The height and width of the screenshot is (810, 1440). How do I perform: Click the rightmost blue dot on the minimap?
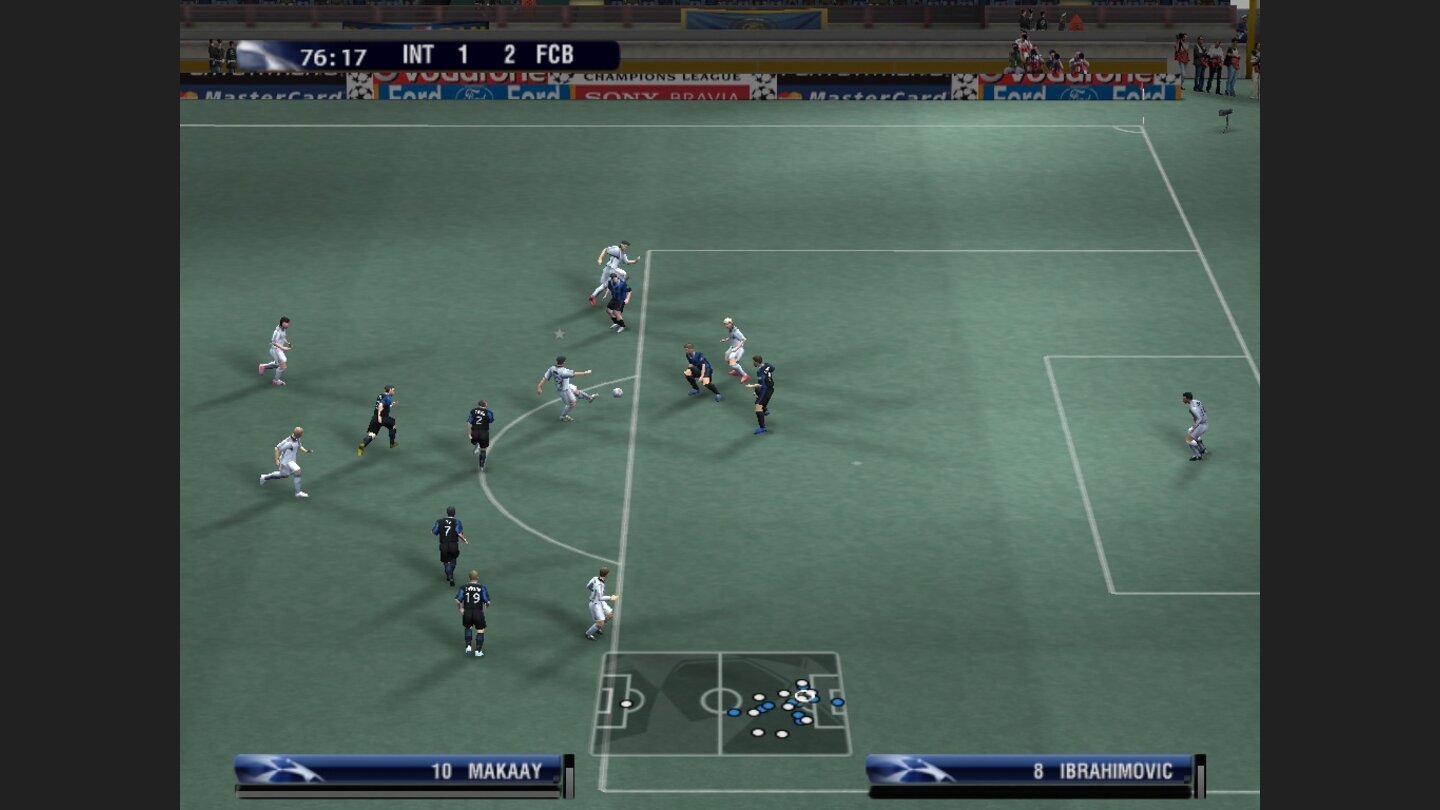(x=837, y=701)
